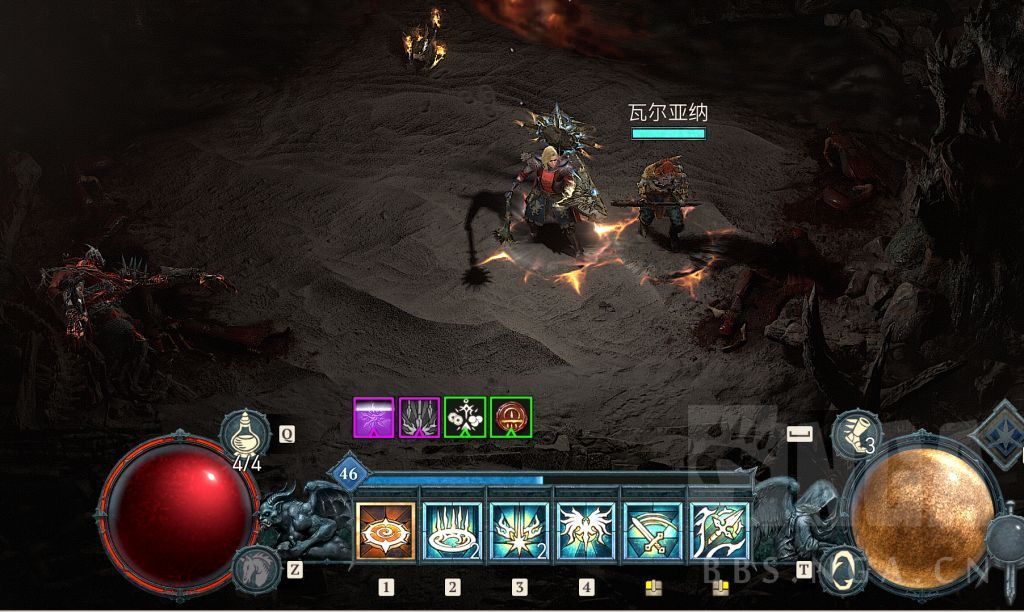Trigger the spear thrust skill
This screenshot has height=612, width=1024.
pos(719,530)
